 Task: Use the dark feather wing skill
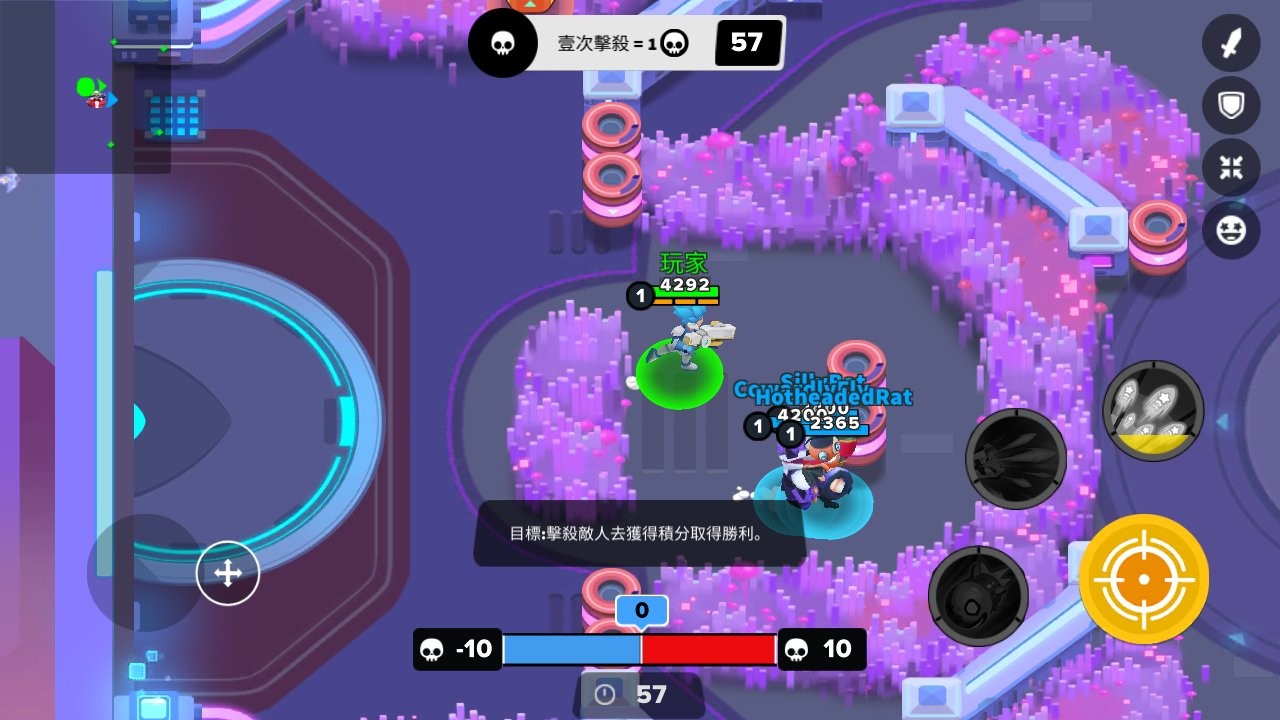pos(1015,459)
